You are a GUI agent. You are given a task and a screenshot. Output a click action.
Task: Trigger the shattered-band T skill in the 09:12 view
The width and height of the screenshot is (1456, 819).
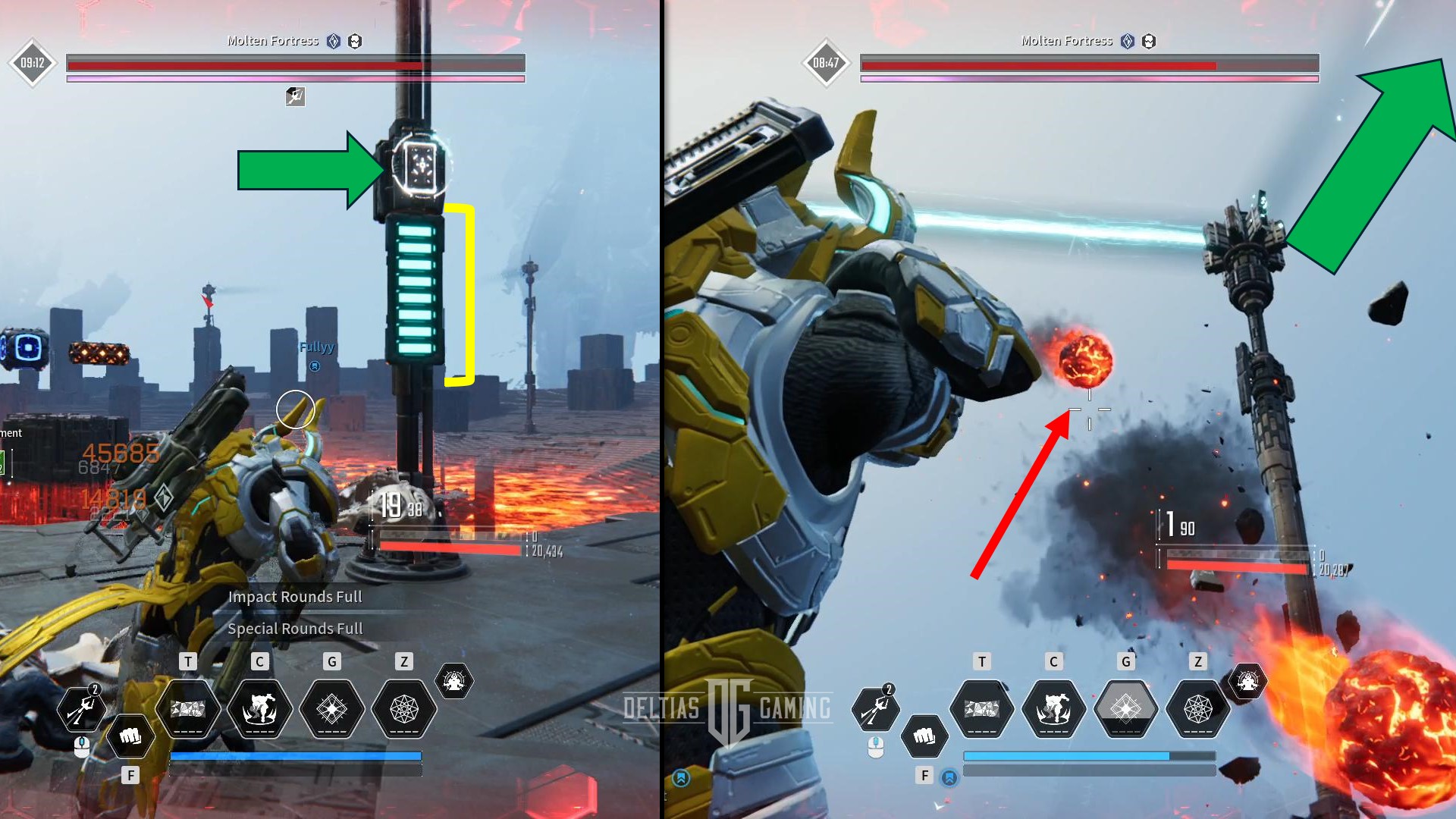coord(188,709)
